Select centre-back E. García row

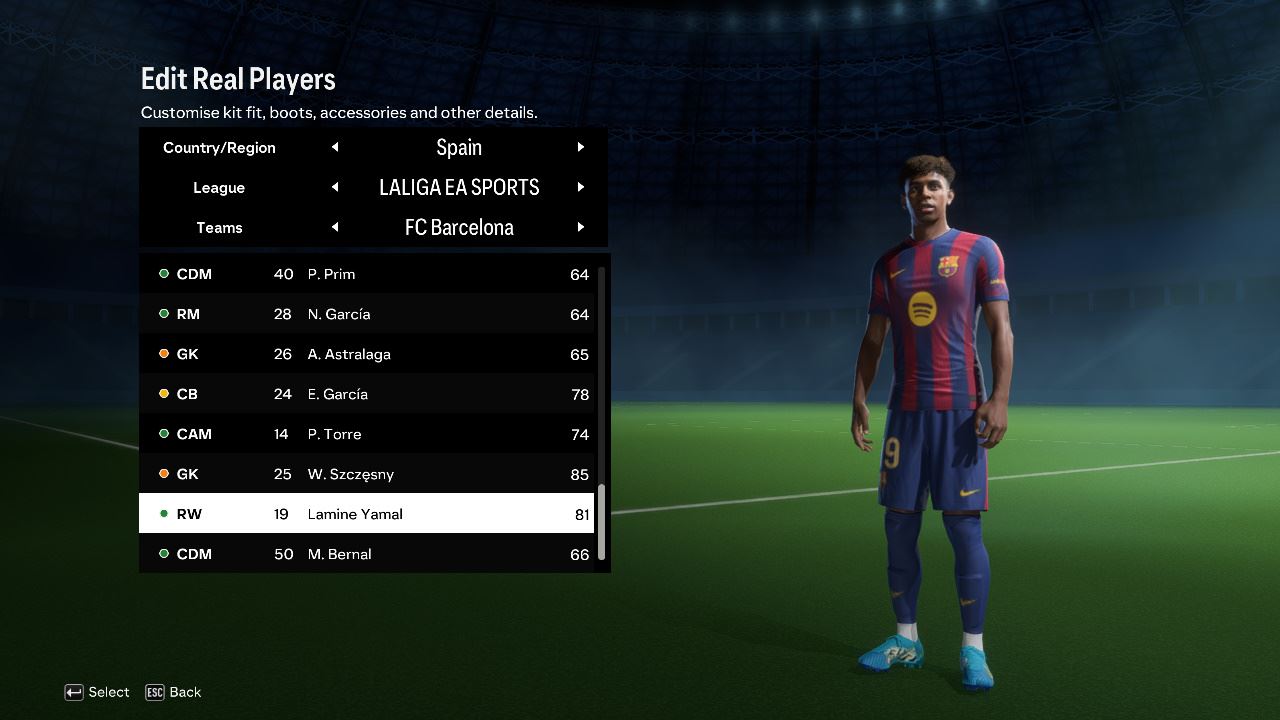click(367, 394)
